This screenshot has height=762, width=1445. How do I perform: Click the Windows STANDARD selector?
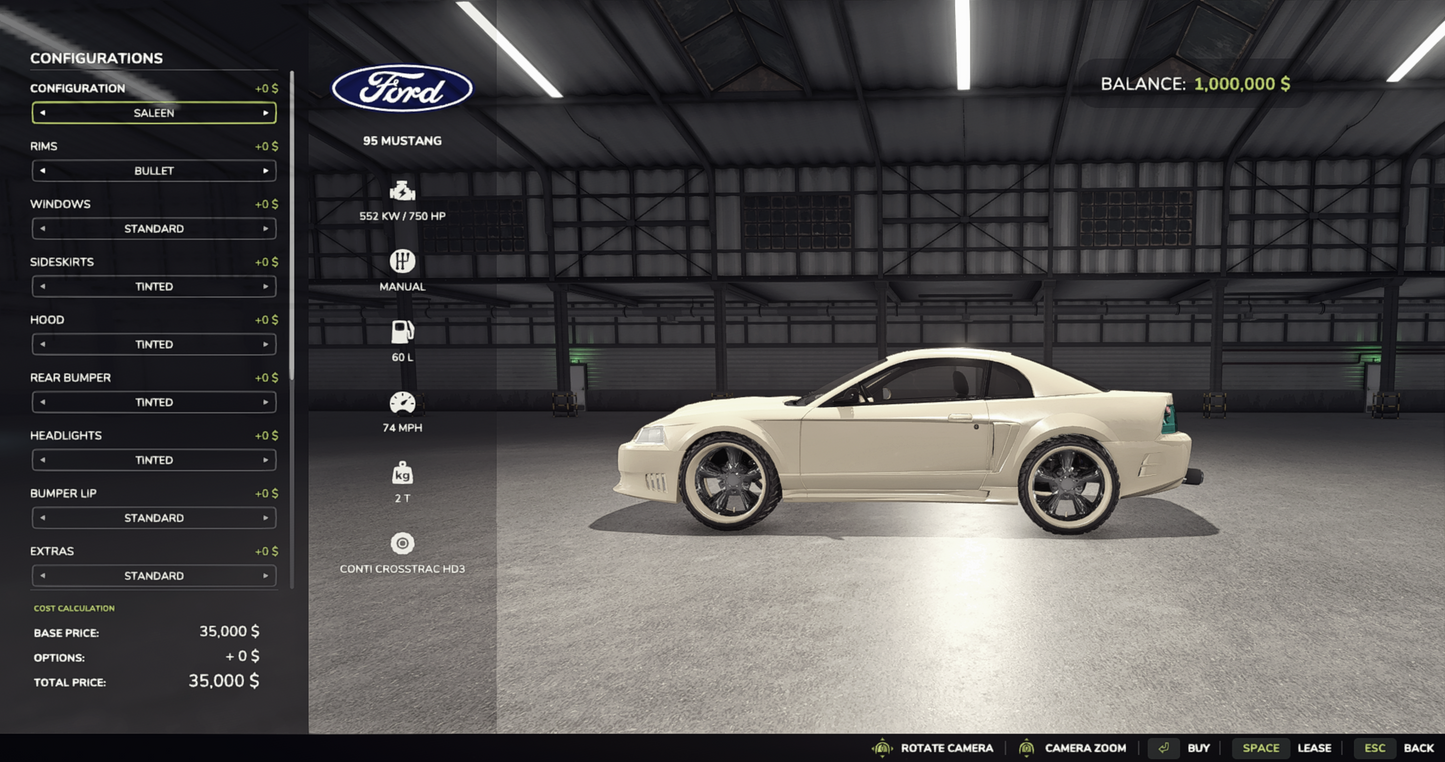pos(154,227)
